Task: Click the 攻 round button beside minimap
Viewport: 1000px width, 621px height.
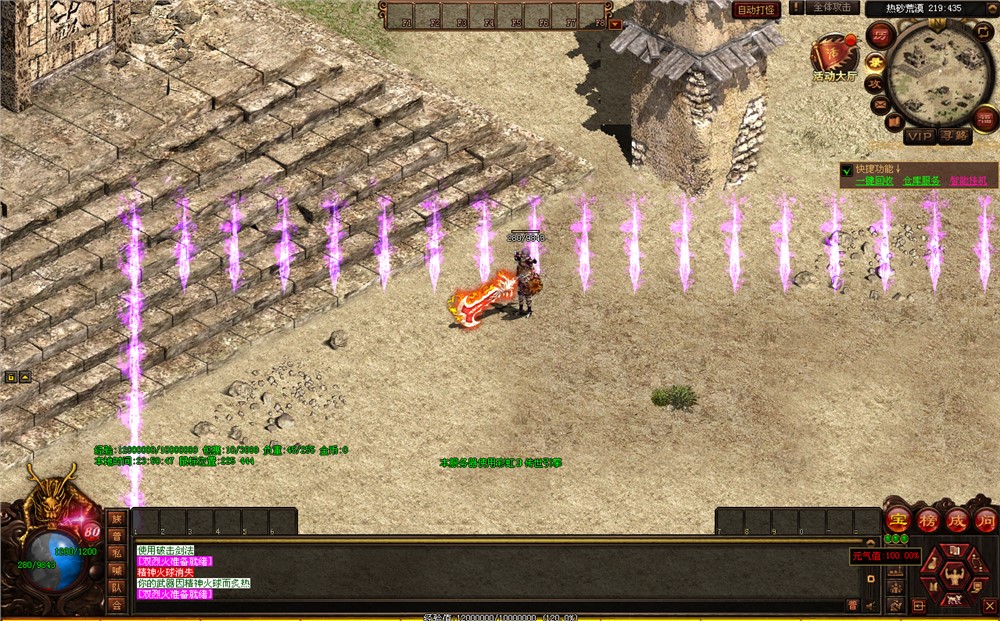Action: 873,84
